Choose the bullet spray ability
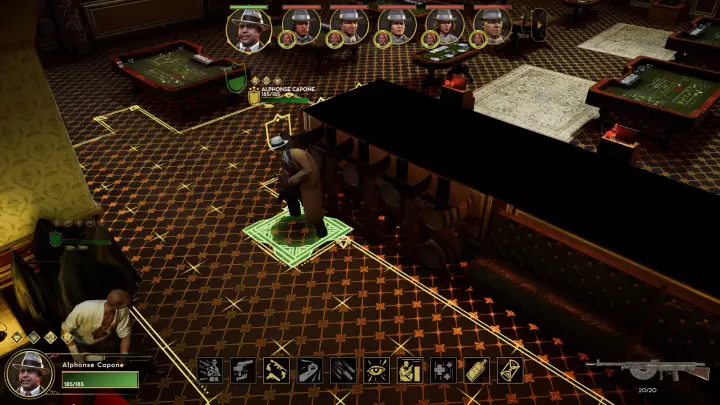This screenshot has width=720, height=405. pyautogui.click(x=343, y=370)
